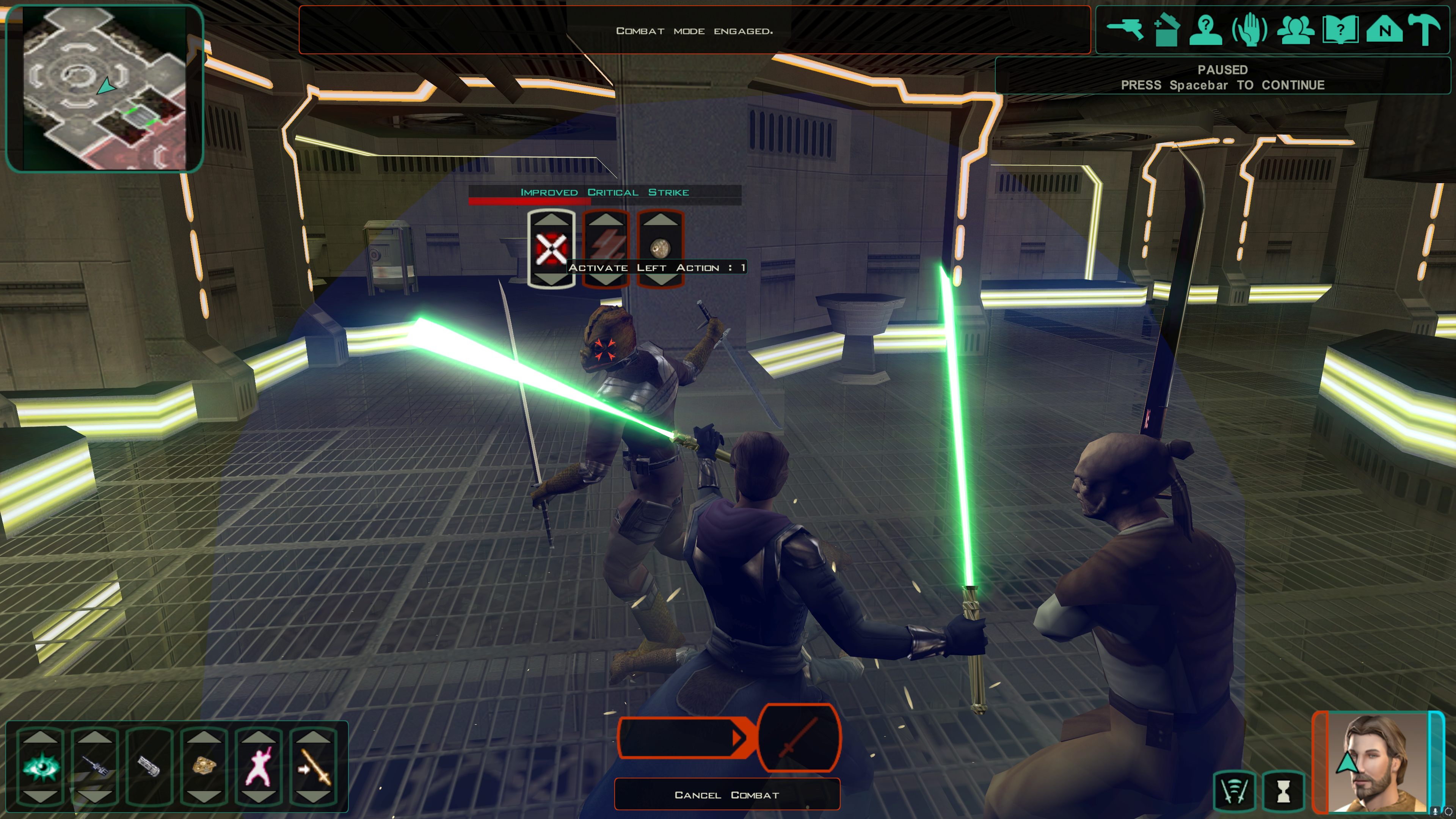The width and height of the screenshot is (1456, 819).
Task: Open the journal book icon
Action: pyautogui.click(x=1340, y=30)
